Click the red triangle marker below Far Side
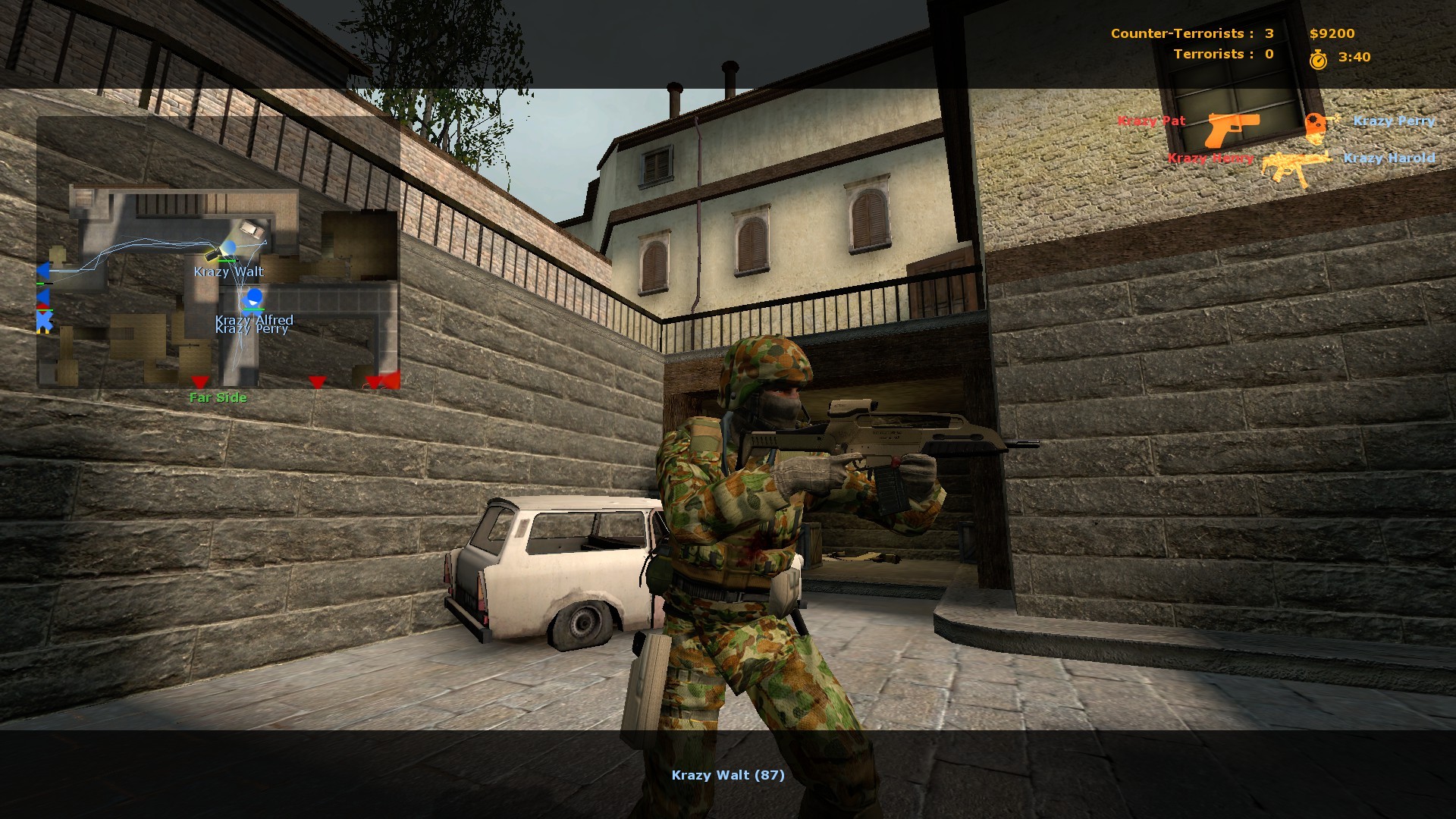Image resolution: width=1456 pixels, height=819 pixels. click(199, 382)
